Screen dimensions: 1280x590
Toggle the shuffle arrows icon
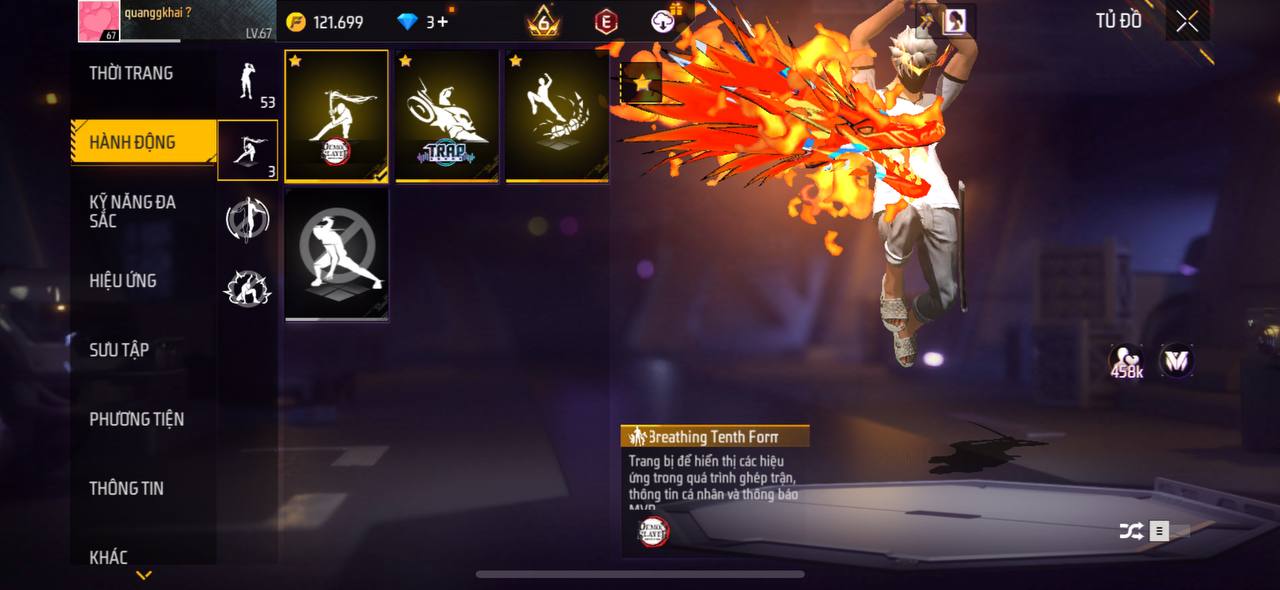[1131, 532]
